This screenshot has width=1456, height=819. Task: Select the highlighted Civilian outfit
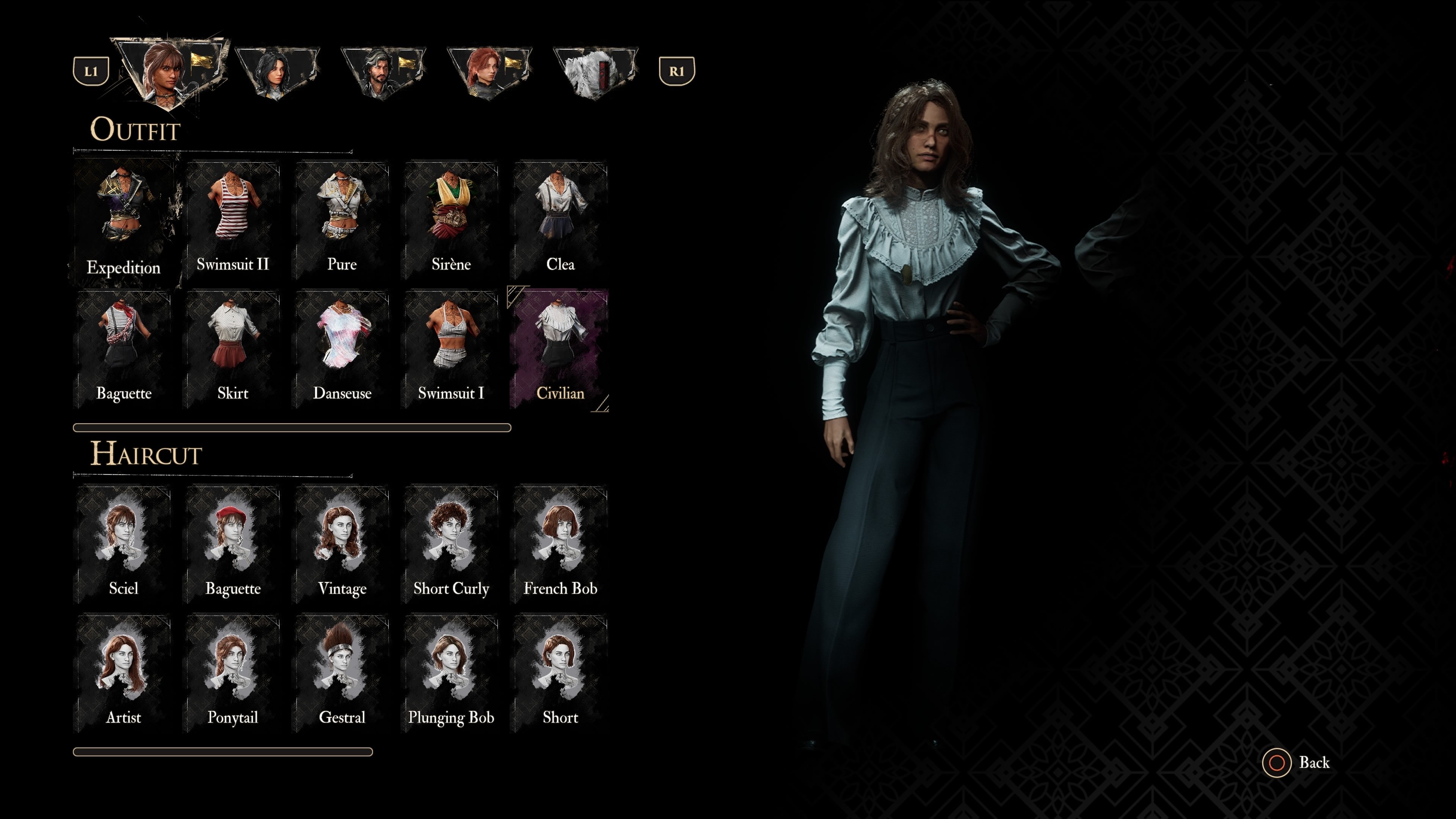(560, 349)
